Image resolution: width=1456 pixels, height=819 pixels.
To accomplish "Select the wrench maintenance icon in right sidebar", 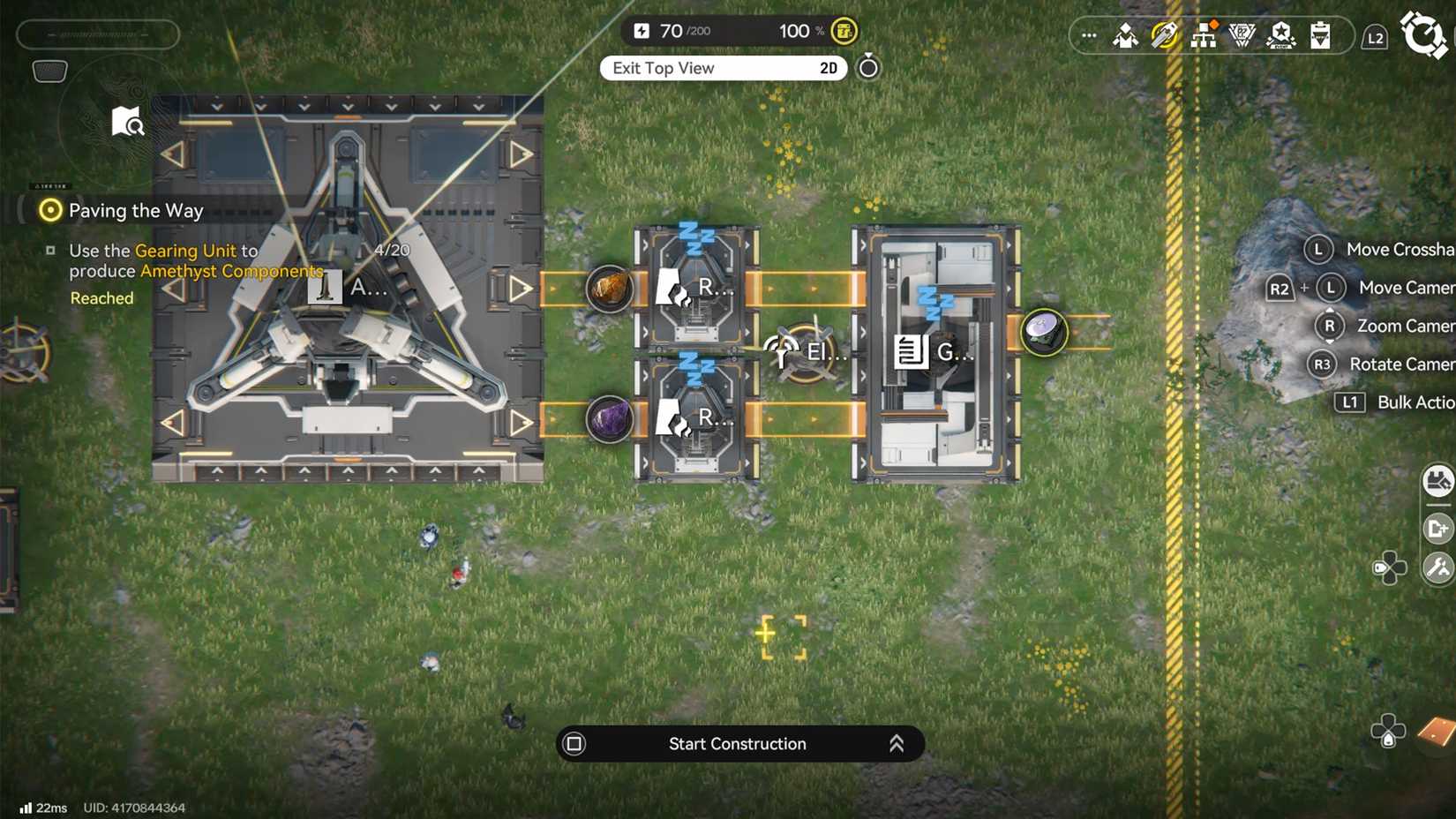I will click(1439, 567).
